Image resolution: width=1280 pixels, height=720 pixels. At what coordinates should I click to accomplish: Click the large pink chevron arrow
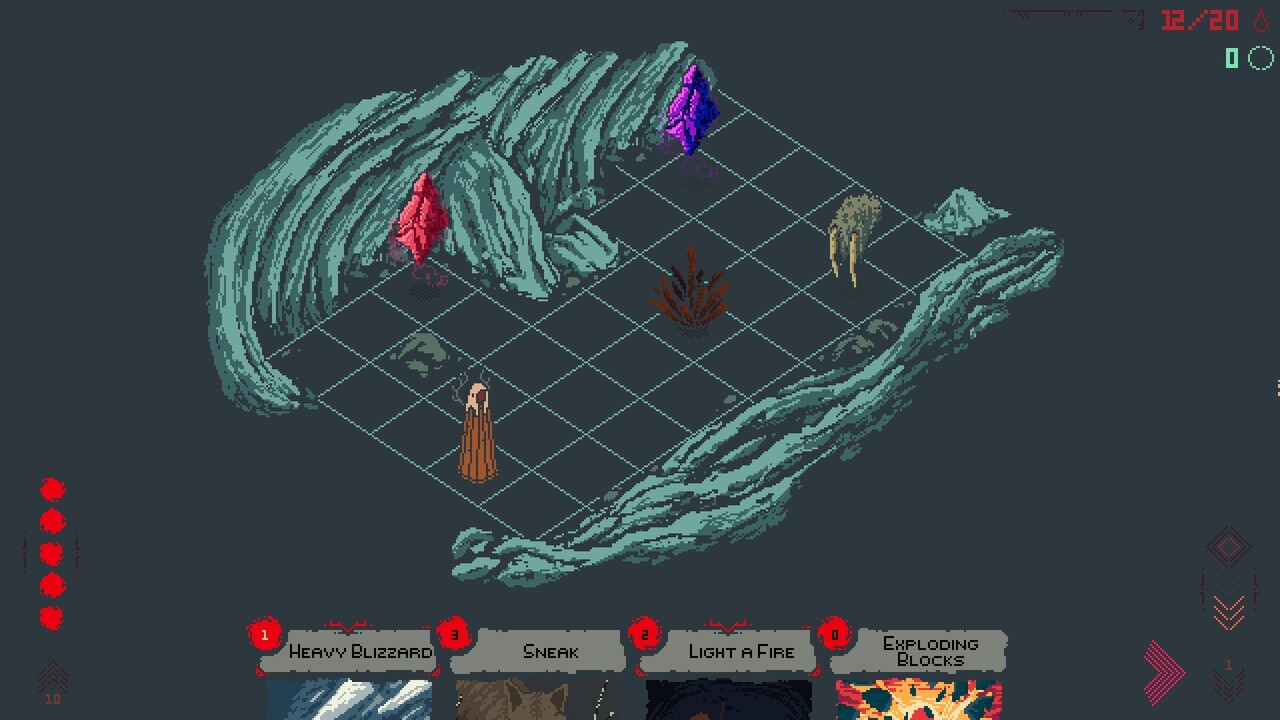click(x=1164, y=671)
